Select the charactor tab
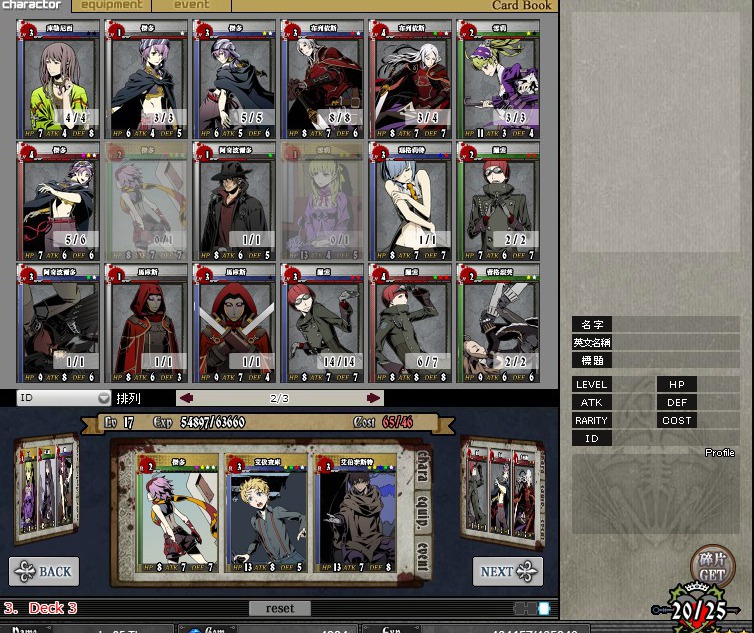 [31, 5]
